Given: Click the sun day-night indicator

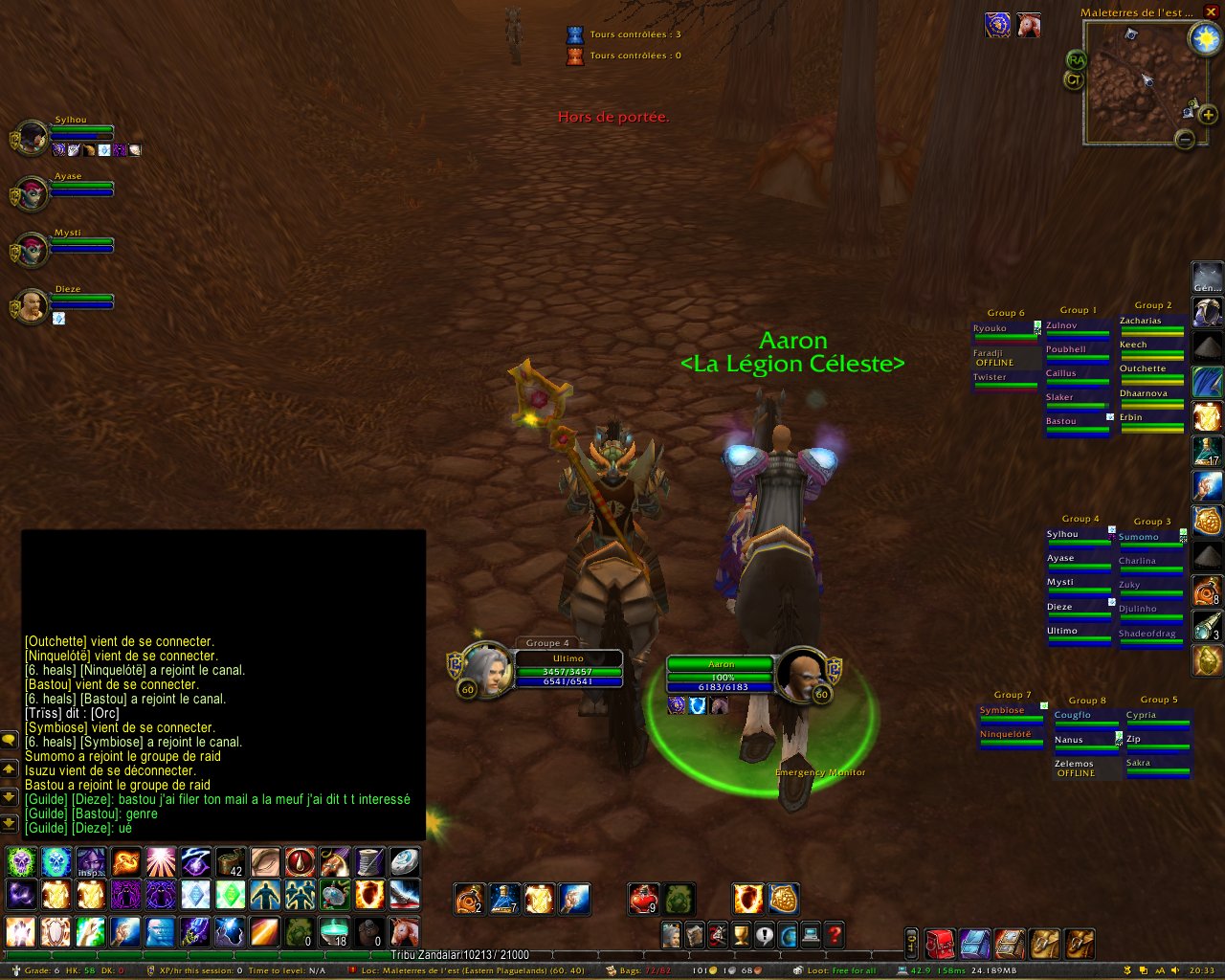Looking at the screenshot, I should coord(1203,39).
